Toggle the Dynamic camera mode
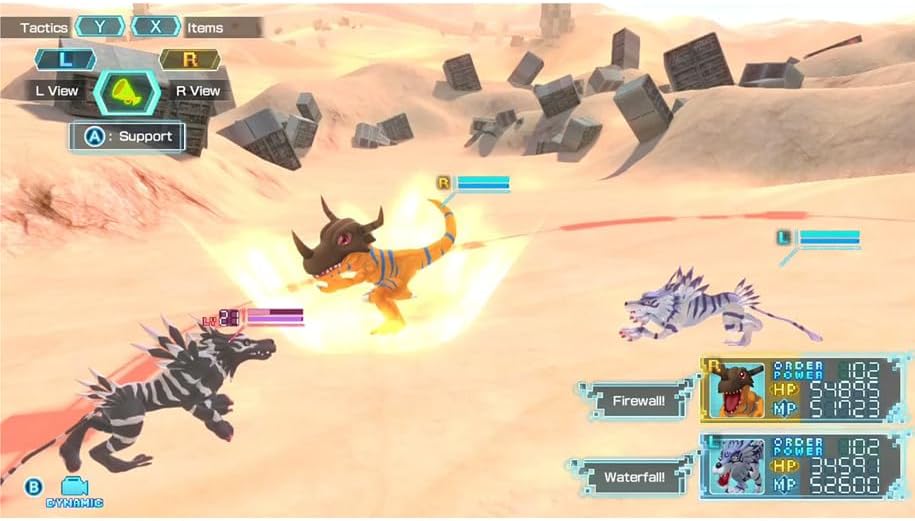The height and width of the screenshot is (521, 915). 74,491
